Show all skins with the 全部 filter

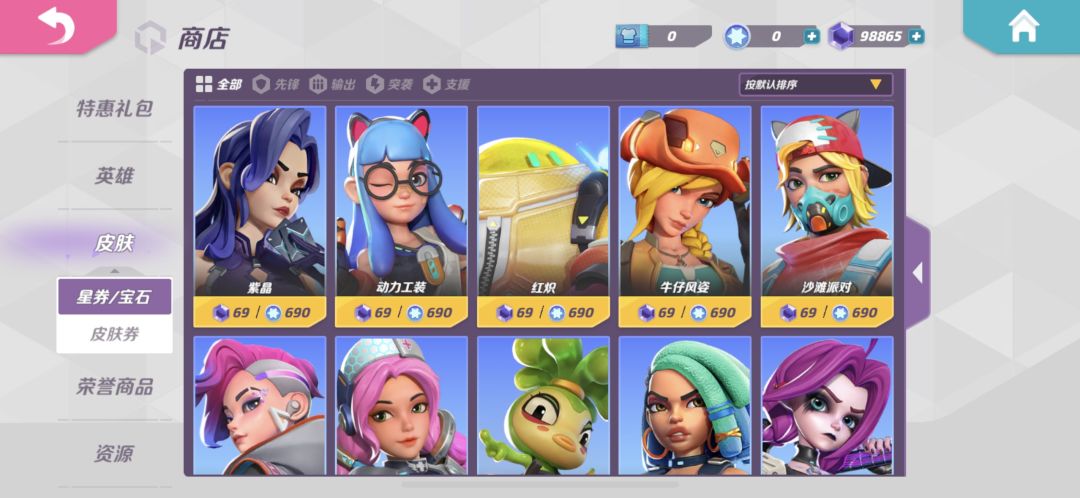pos(219,84)
